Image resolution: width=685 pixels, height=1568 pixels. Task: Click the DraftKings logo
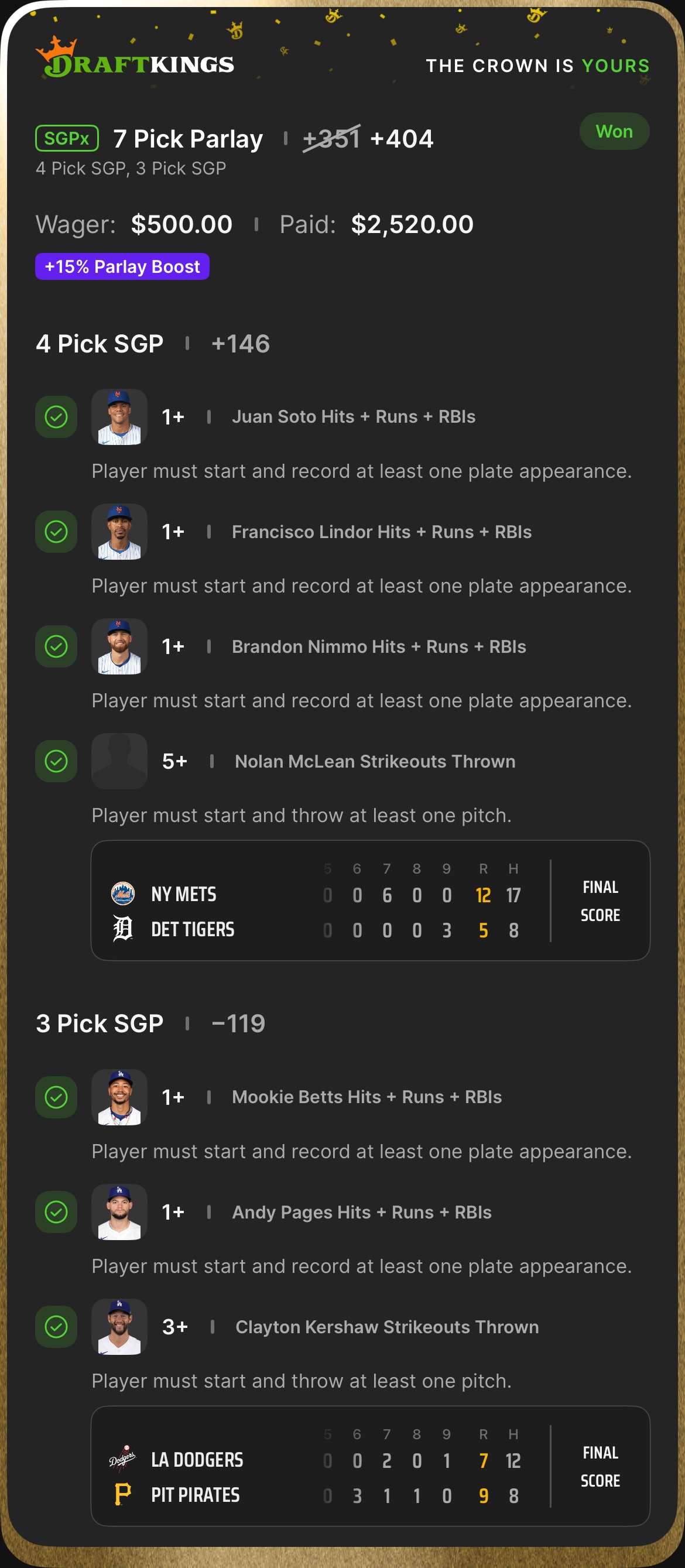pyautogui.click(x=135, y=60)
